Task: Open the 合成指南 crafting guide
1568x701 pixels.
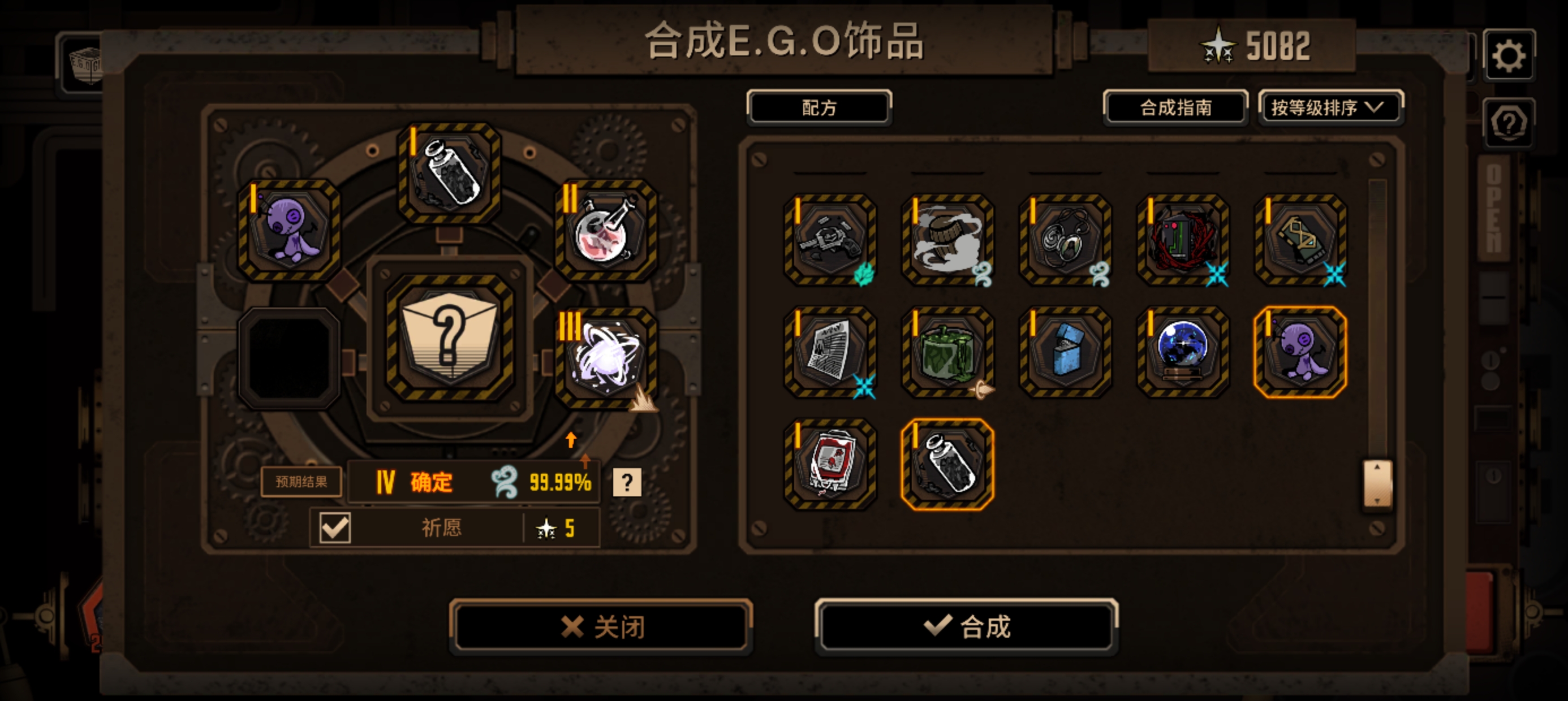Action: [1176, 108]
